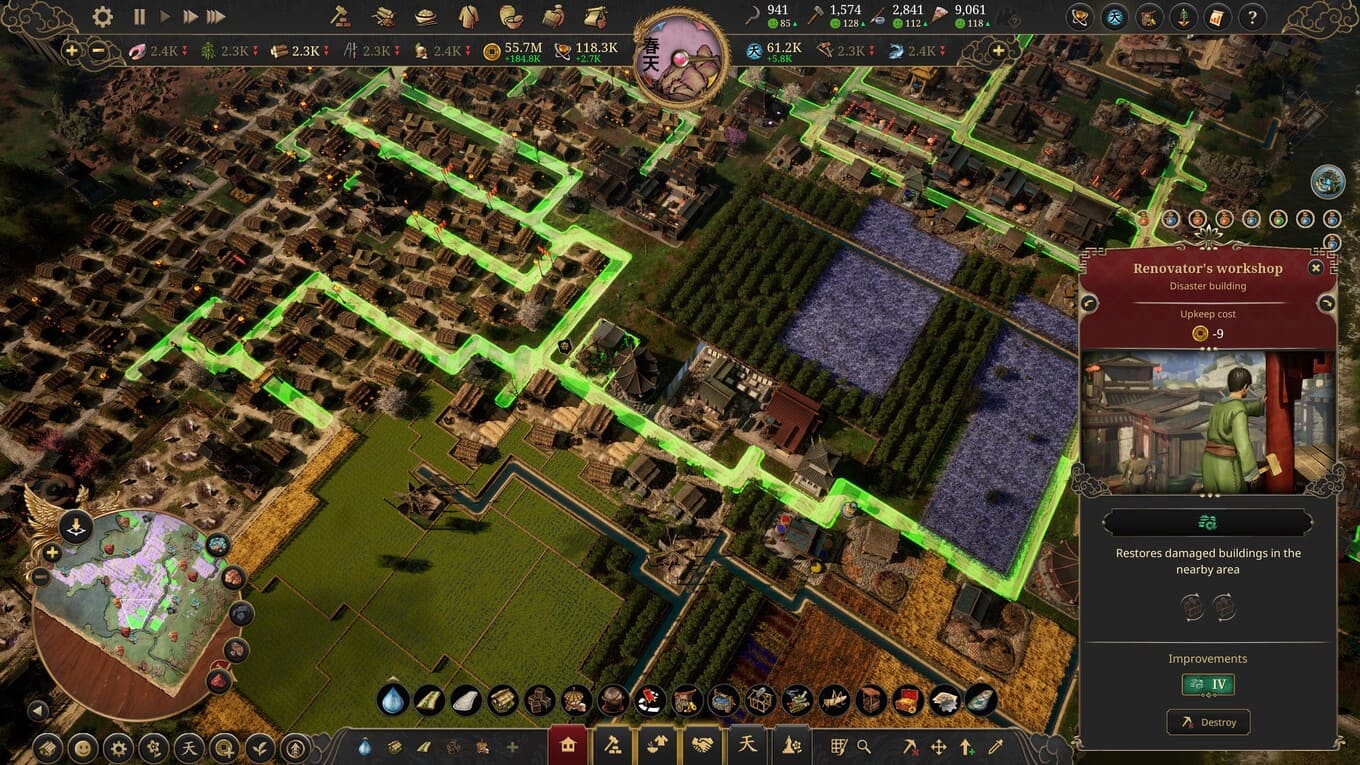
Task: Select the red house building category tab
Action: pos(568,745)
